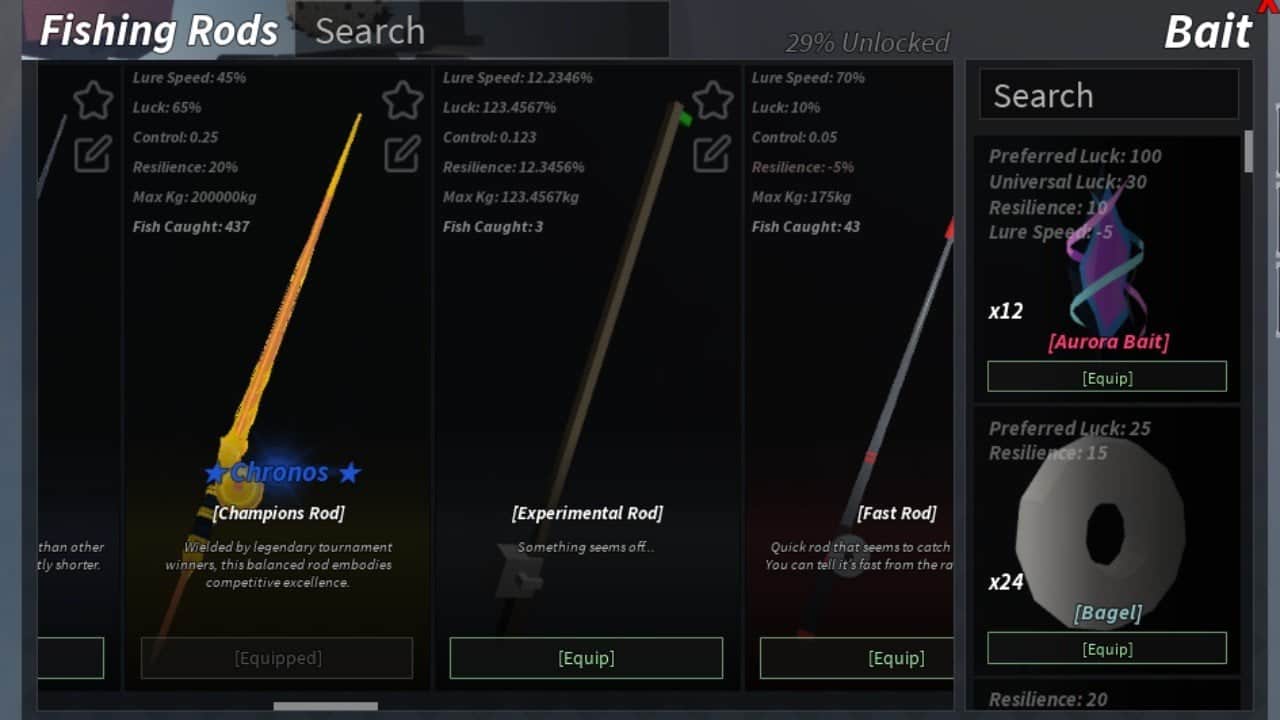The image size is (1280, 720).
Task: Open the edit icon on Champions Rod
Action: coord(403,153)
